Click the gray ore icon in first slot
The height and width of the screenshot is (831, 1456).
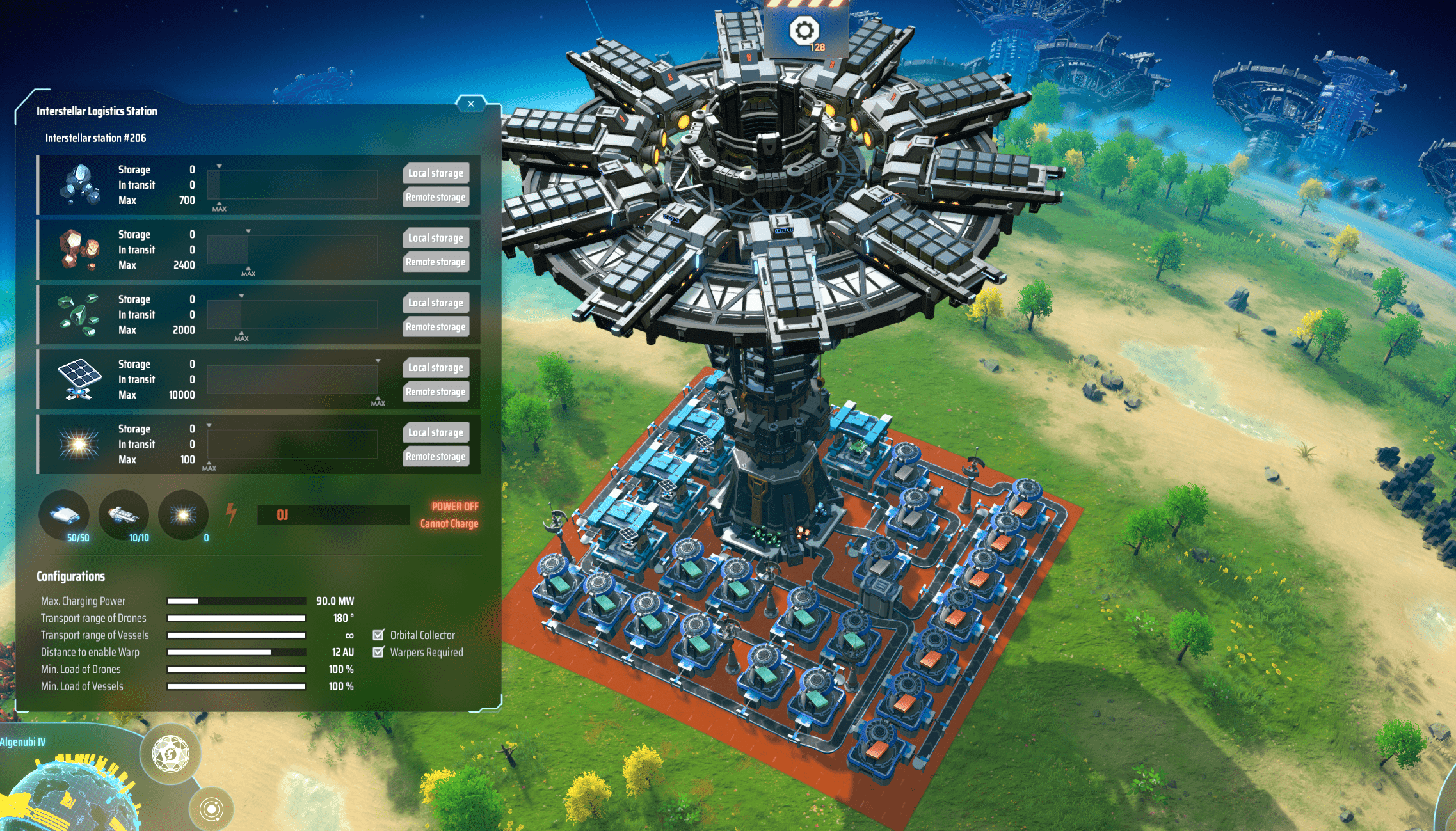(79, 185)
